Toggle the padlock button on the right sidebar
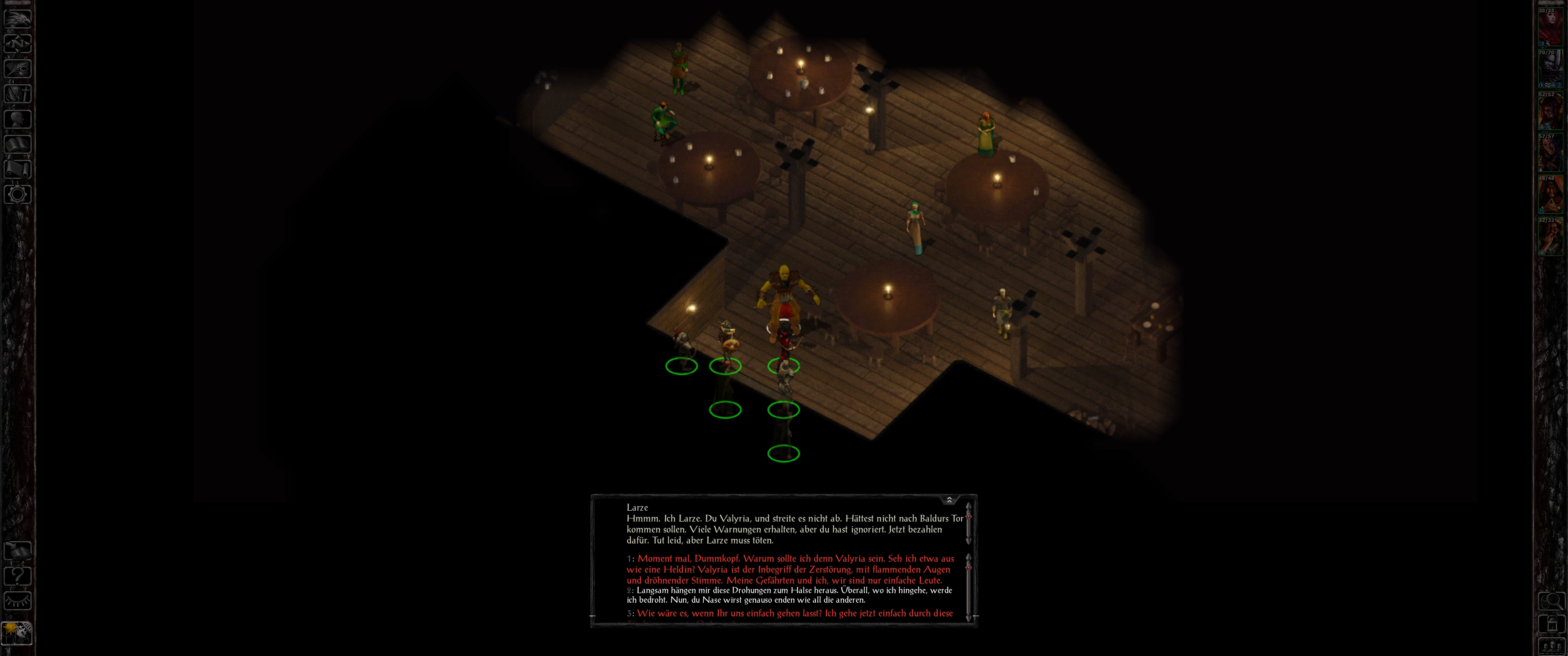The height and width of the screenshot is (656, 1568). [x=1551, y=624]
